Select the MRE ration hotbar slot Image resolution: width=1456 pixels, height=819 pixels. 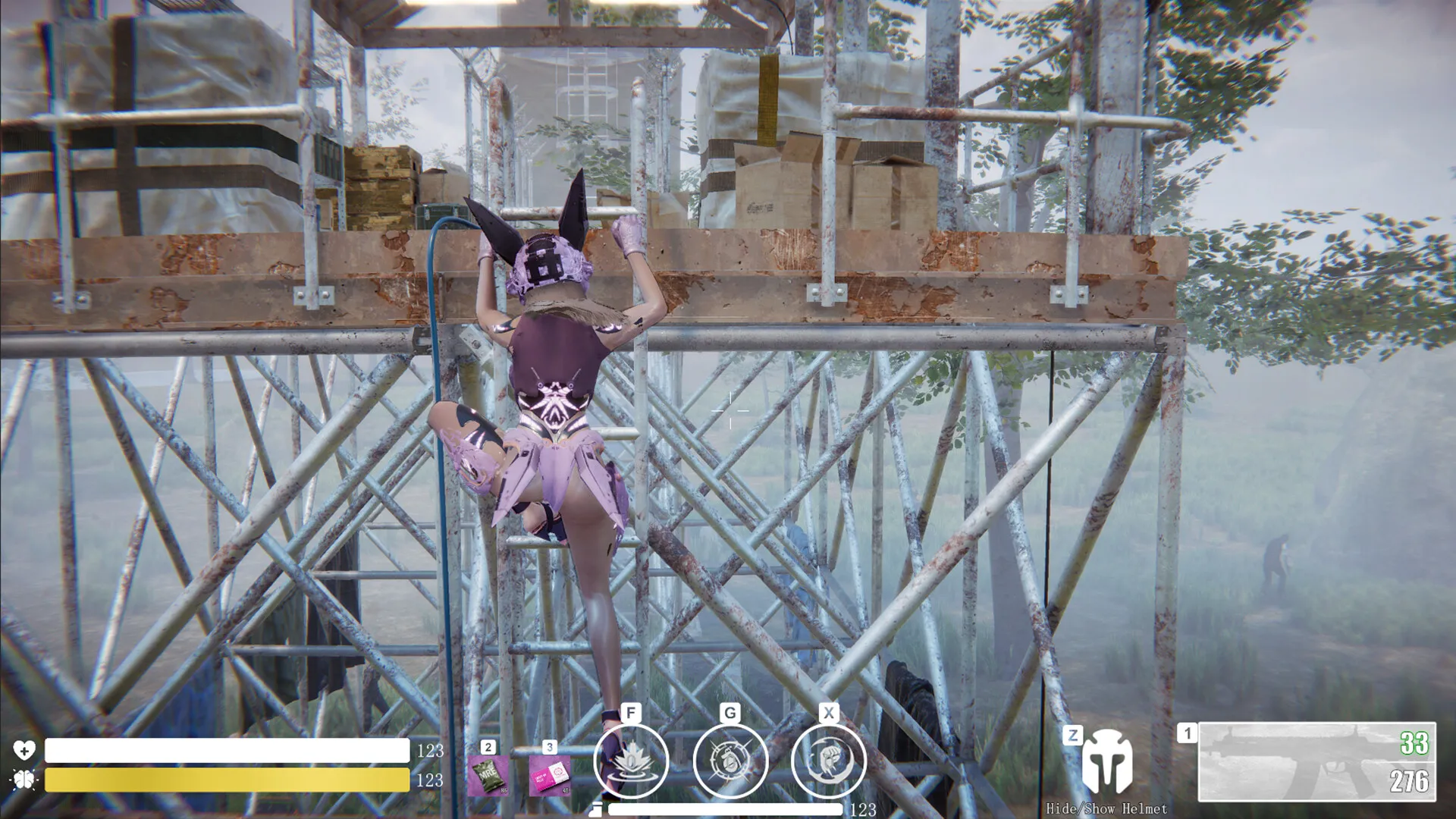click(488, 775)
